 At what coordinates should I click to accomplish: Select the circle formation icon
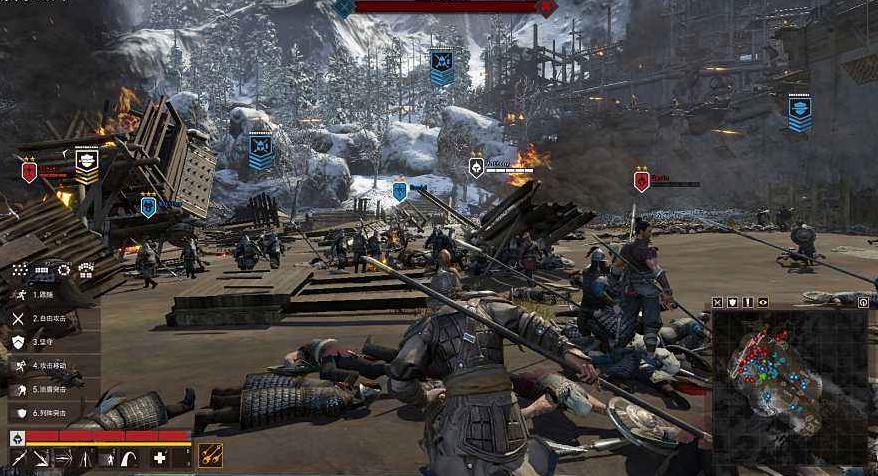(x=64, y=270)
